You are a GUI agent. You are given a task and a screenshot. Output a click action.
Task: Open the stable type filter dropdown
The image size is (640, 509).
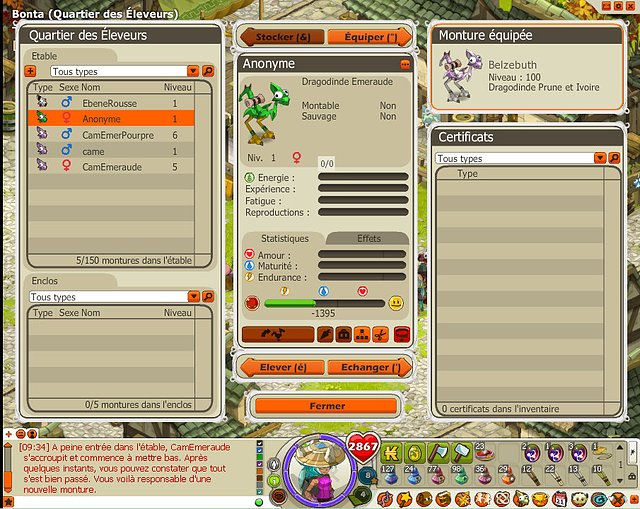coord(193,72)
